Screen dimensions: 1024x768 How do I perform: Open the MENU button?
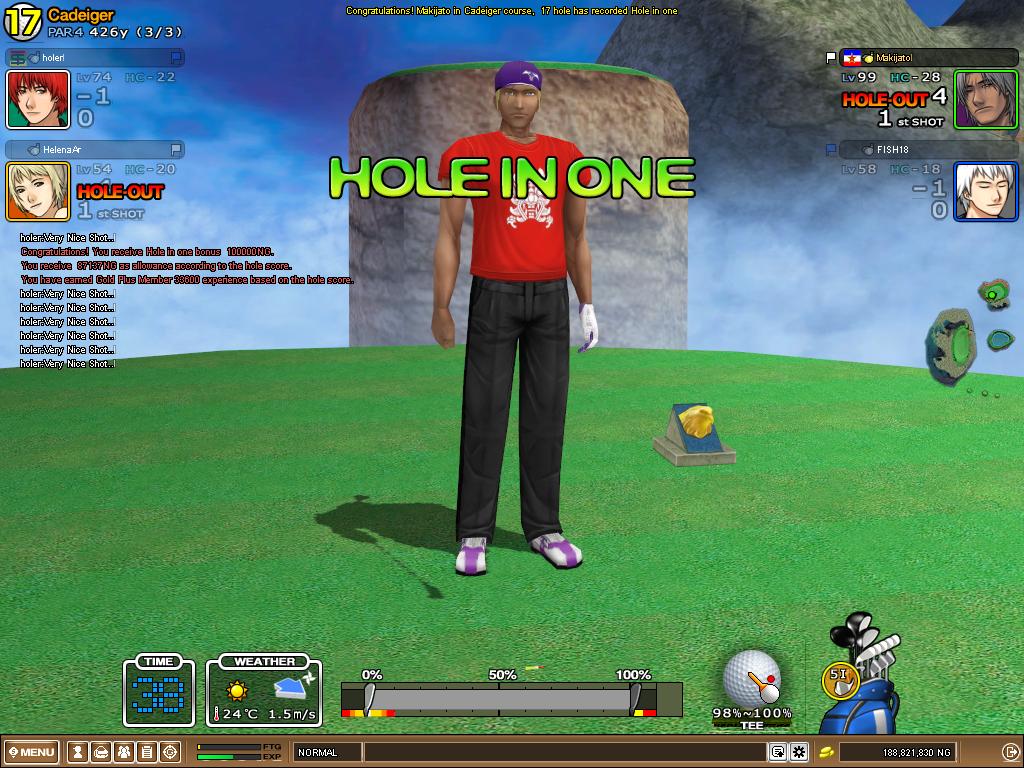tap(32, 752)
